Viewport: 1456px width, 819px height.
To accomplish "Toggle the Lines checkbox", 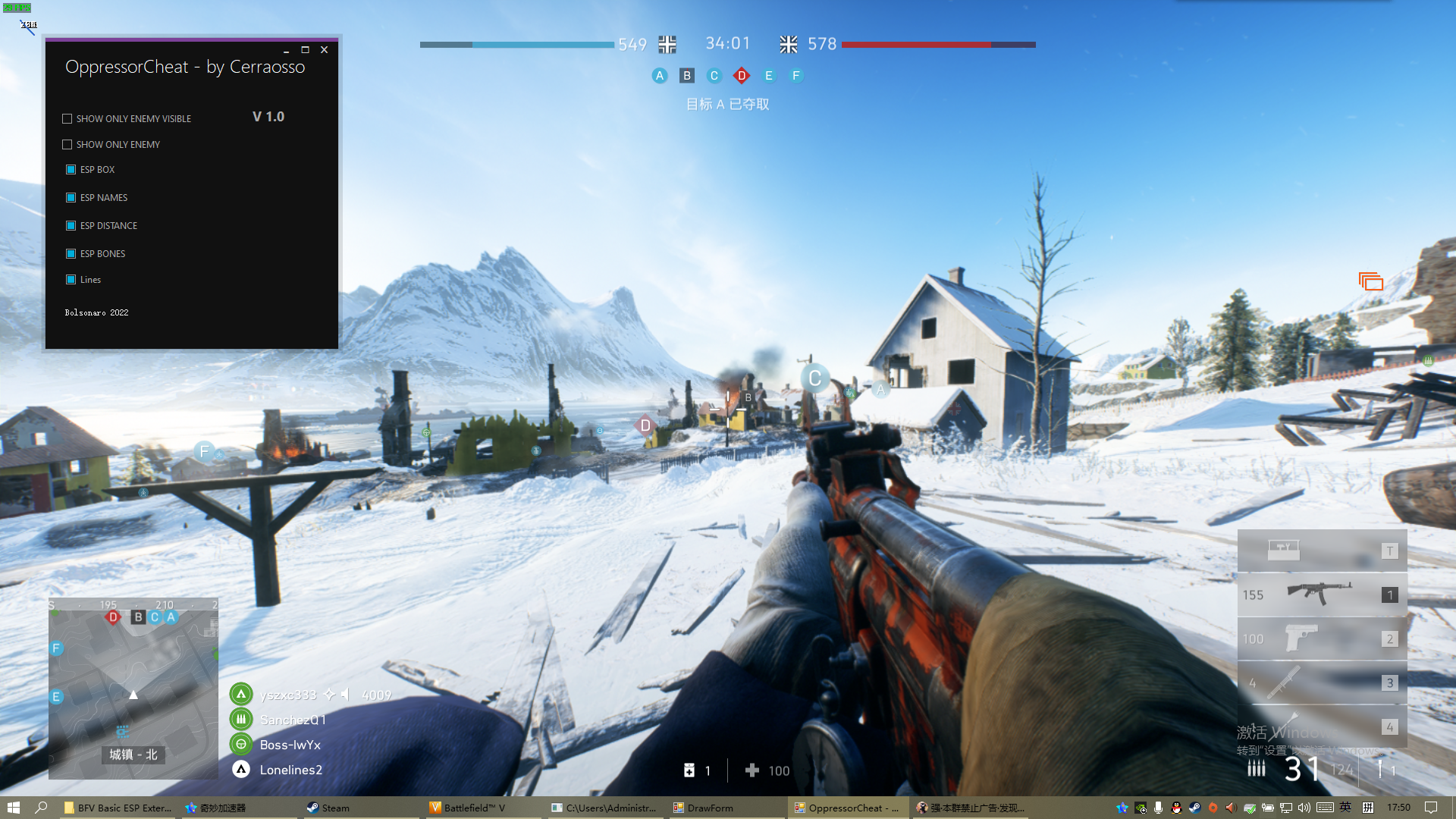I will point(71,280).
